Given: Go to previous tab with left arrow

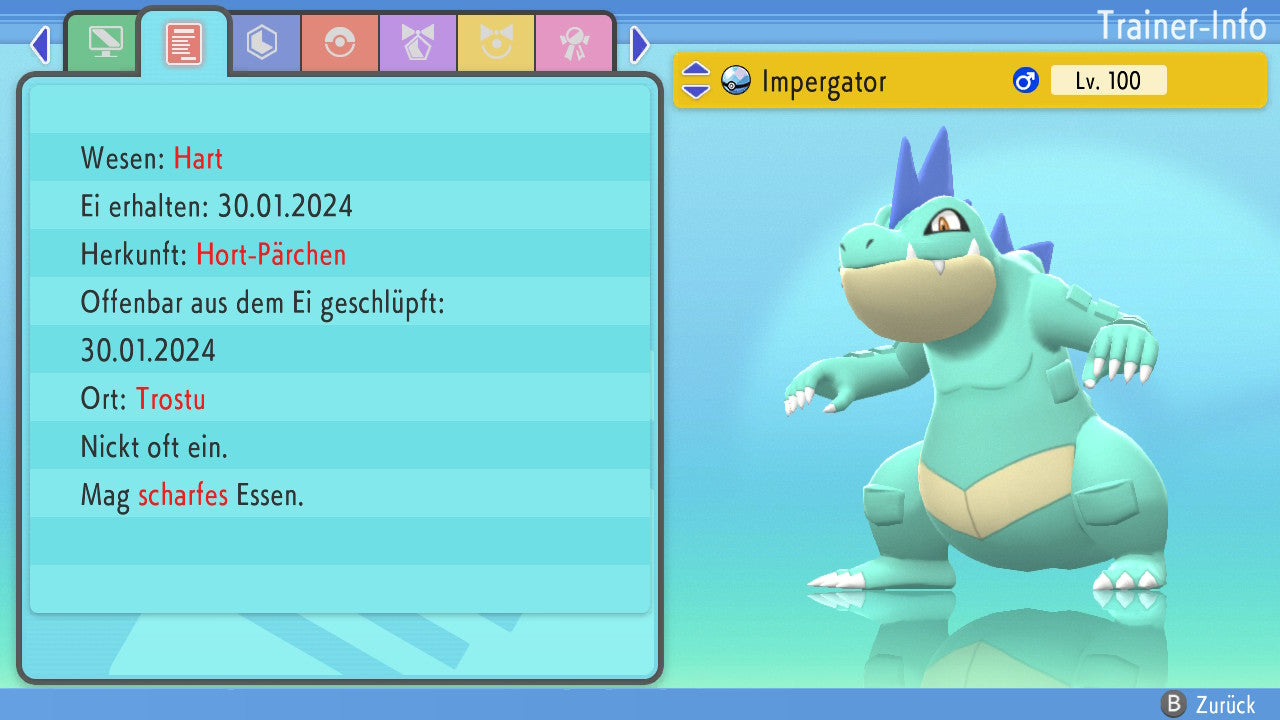Looking at the screenshot, I should tap(40, 44).
